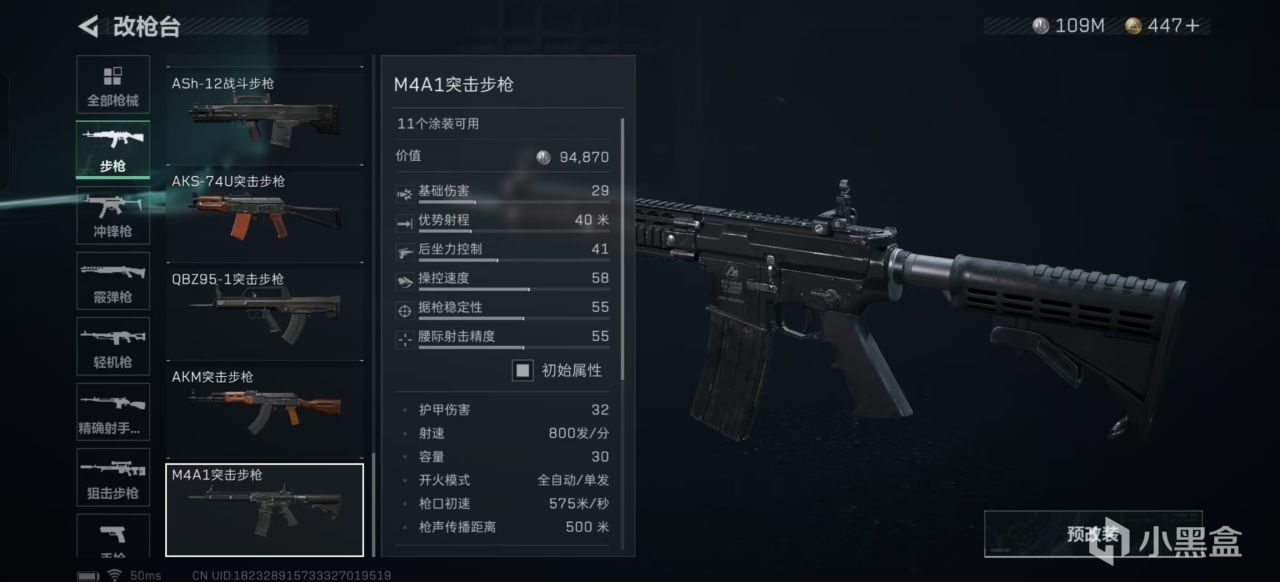Select the 霰弹枪 shotgun category

click(x=113, y=282)
